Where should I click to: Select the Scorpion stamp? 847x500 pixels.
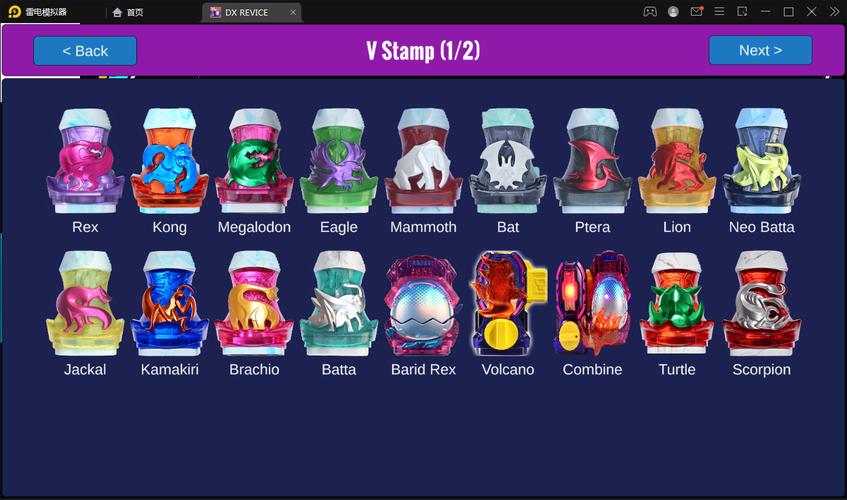coord(761,304)
